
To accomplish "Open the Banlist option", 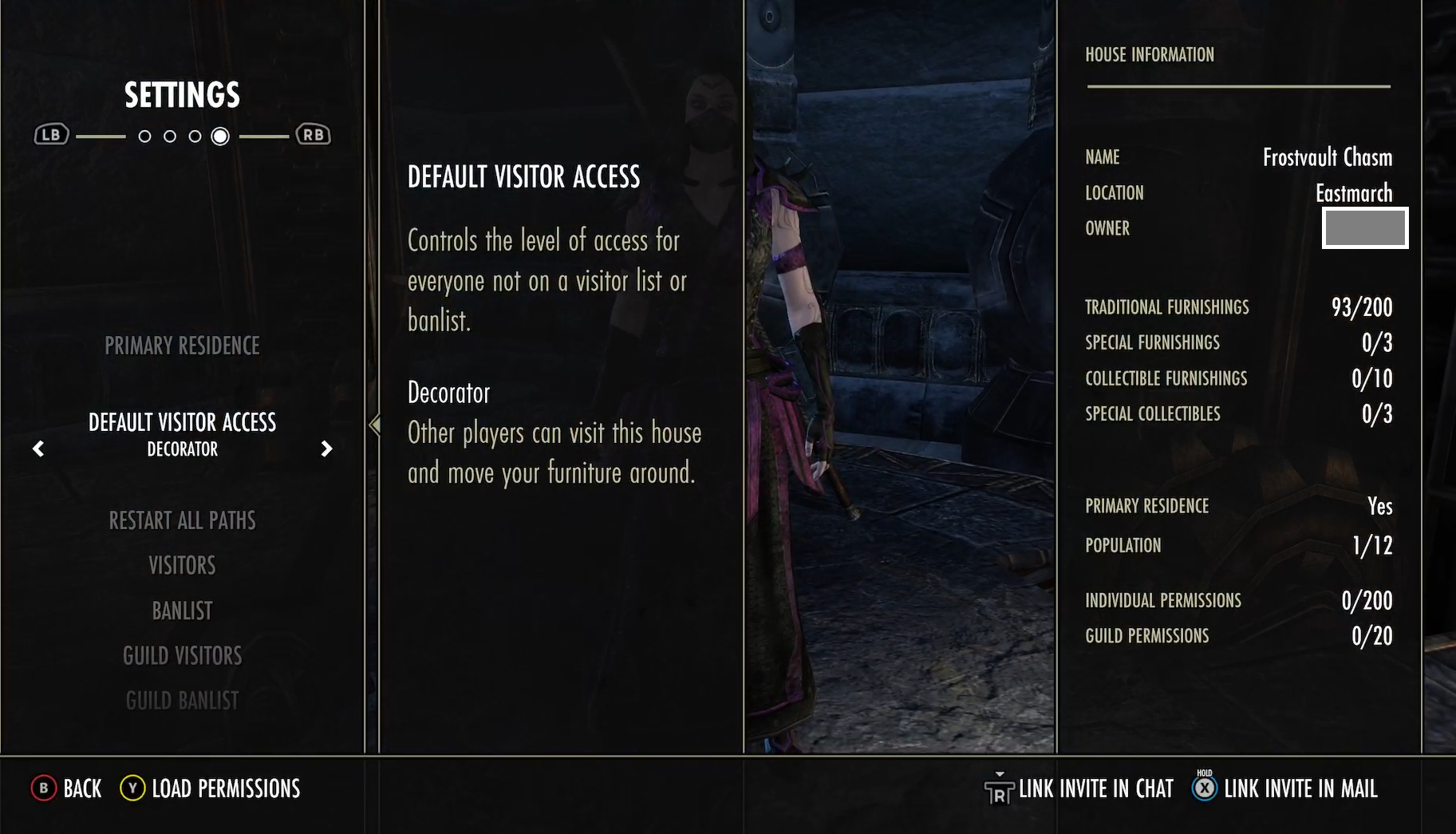I will tap(182, 610).
